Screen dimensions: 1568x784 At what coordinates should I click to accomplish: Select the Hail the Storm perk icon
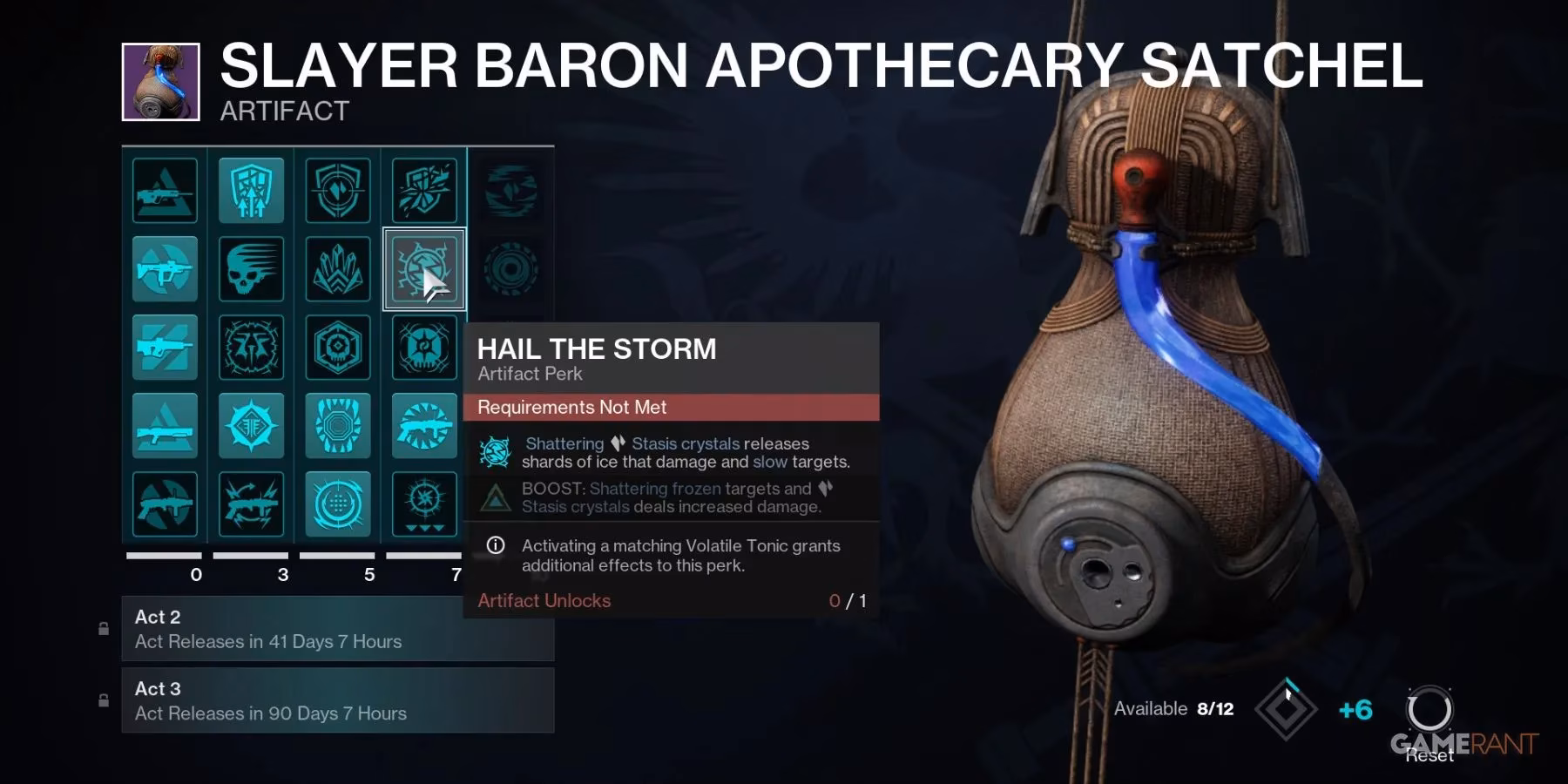pyautogui.click(x=424, y=268)
